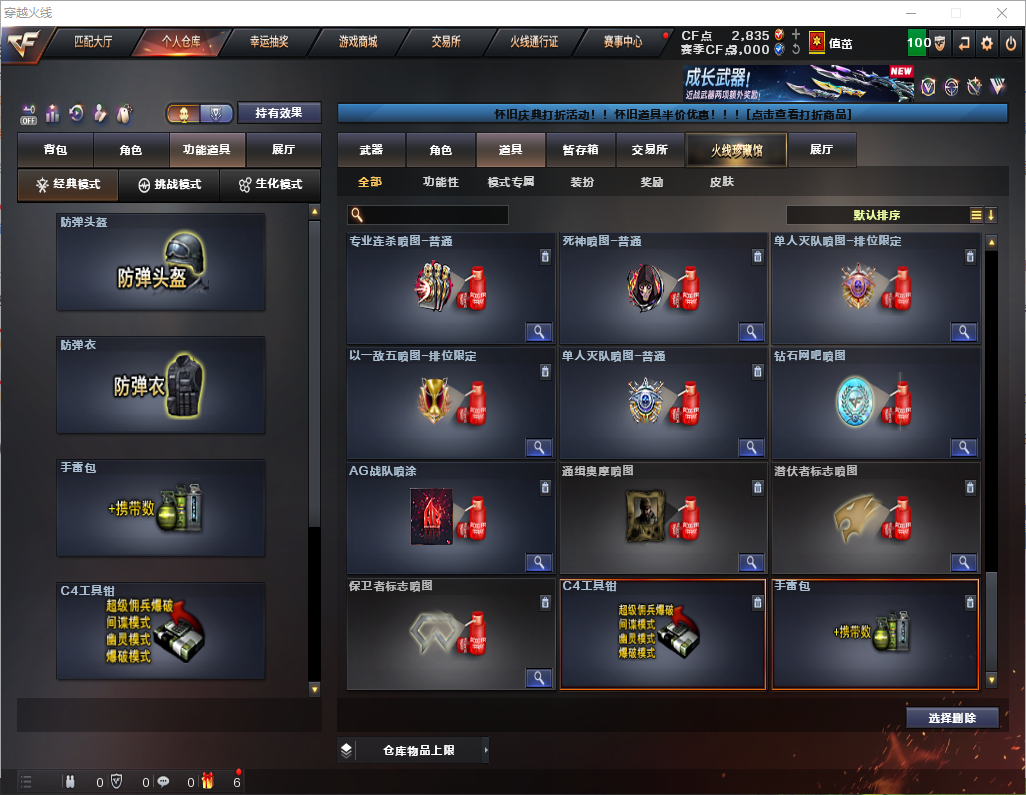Open the 默认排序 sort dropdown
The height and width of the screenshot is (795, 1026).
point(877,215)
